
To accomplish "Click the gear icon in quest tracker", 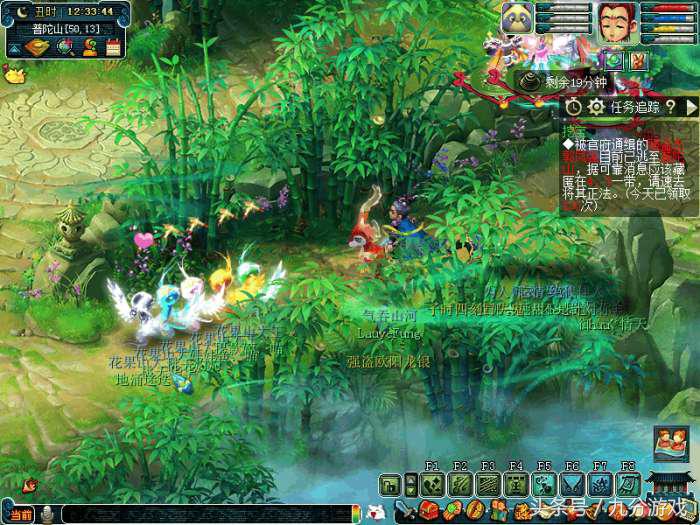I will [x=596, y=106].
